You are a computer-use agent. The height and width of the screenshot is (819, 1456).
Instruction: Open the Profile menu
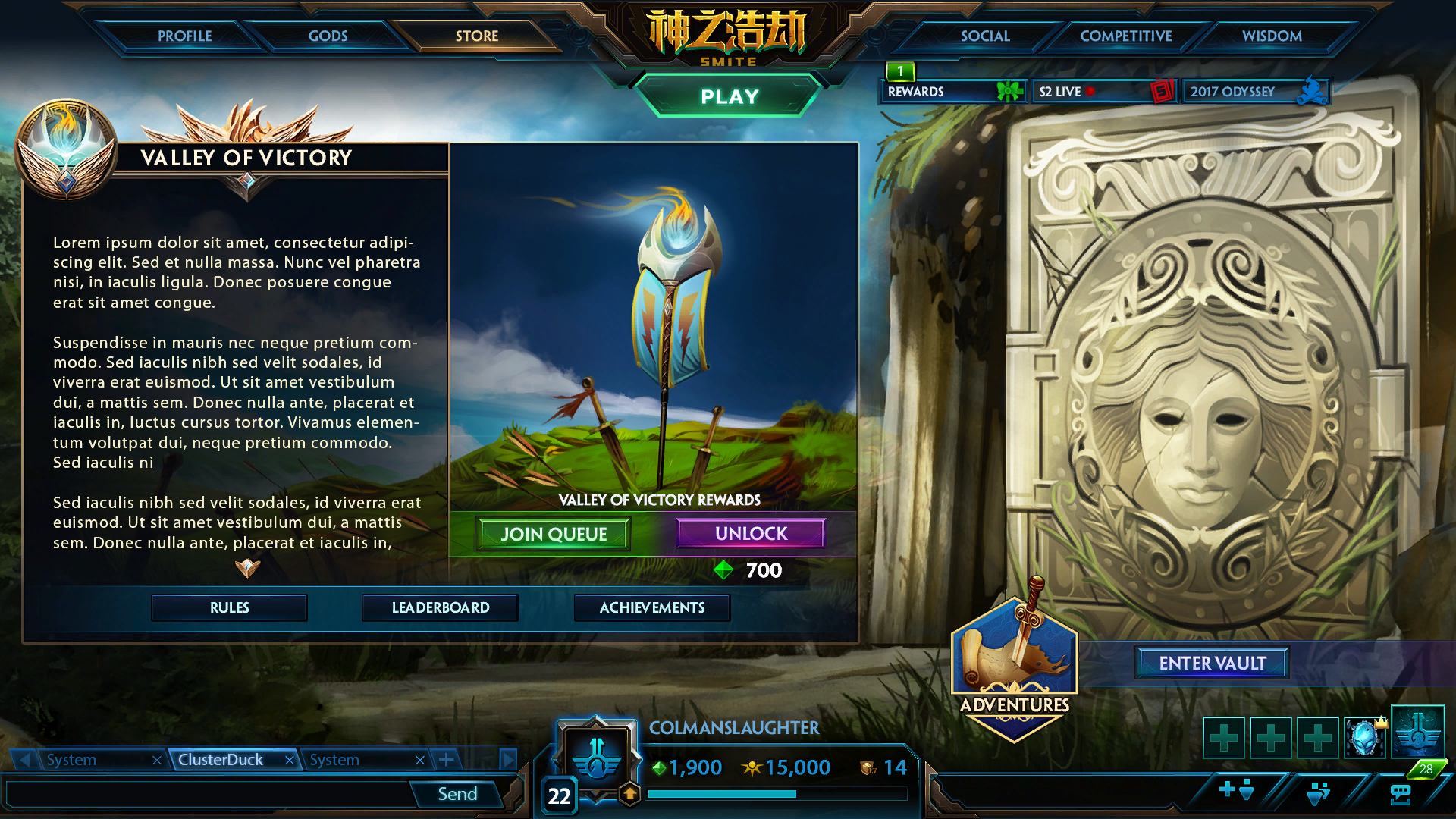pyautogui.click(x=184, y=36)
